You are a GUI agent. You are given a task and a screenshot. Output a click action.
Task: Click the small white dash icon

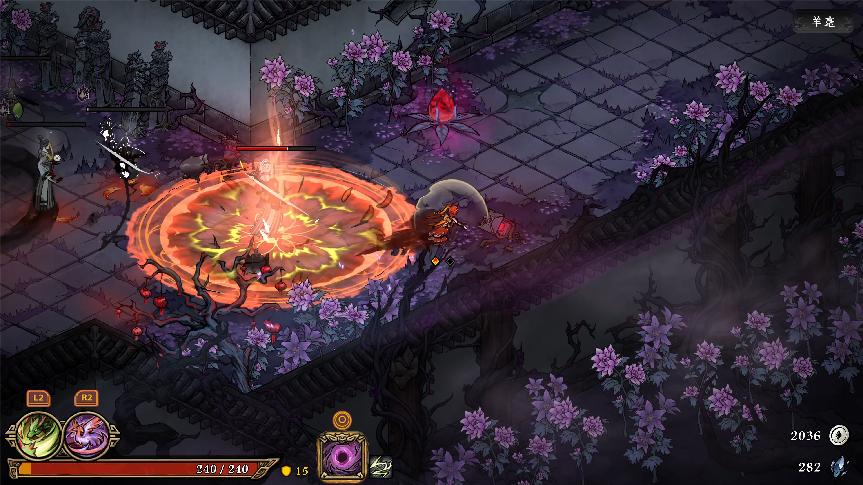(x=381, y=466)
